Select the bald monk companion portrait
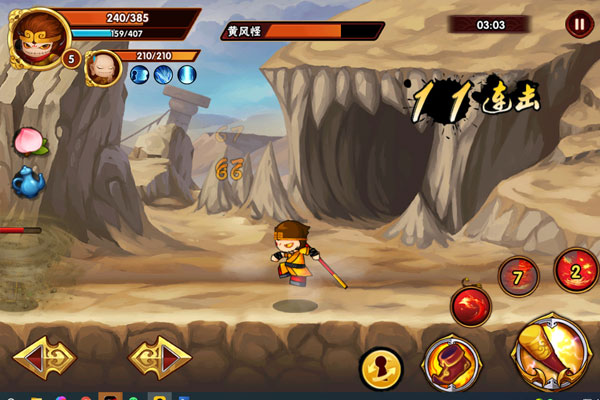The image size is (600, 400). click(x=104, y=68)
